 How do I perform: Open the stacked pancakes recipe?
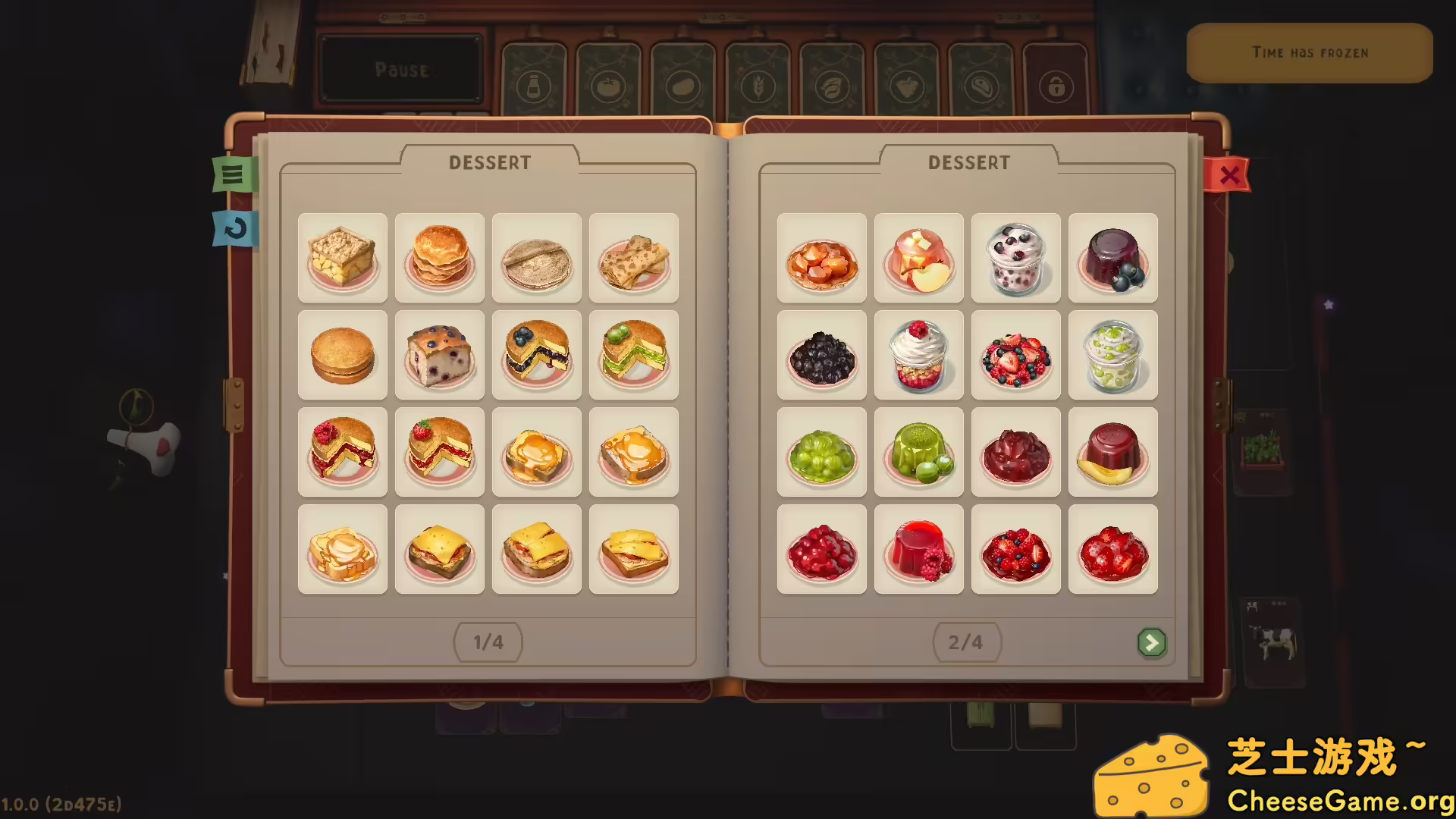[440, 258]
